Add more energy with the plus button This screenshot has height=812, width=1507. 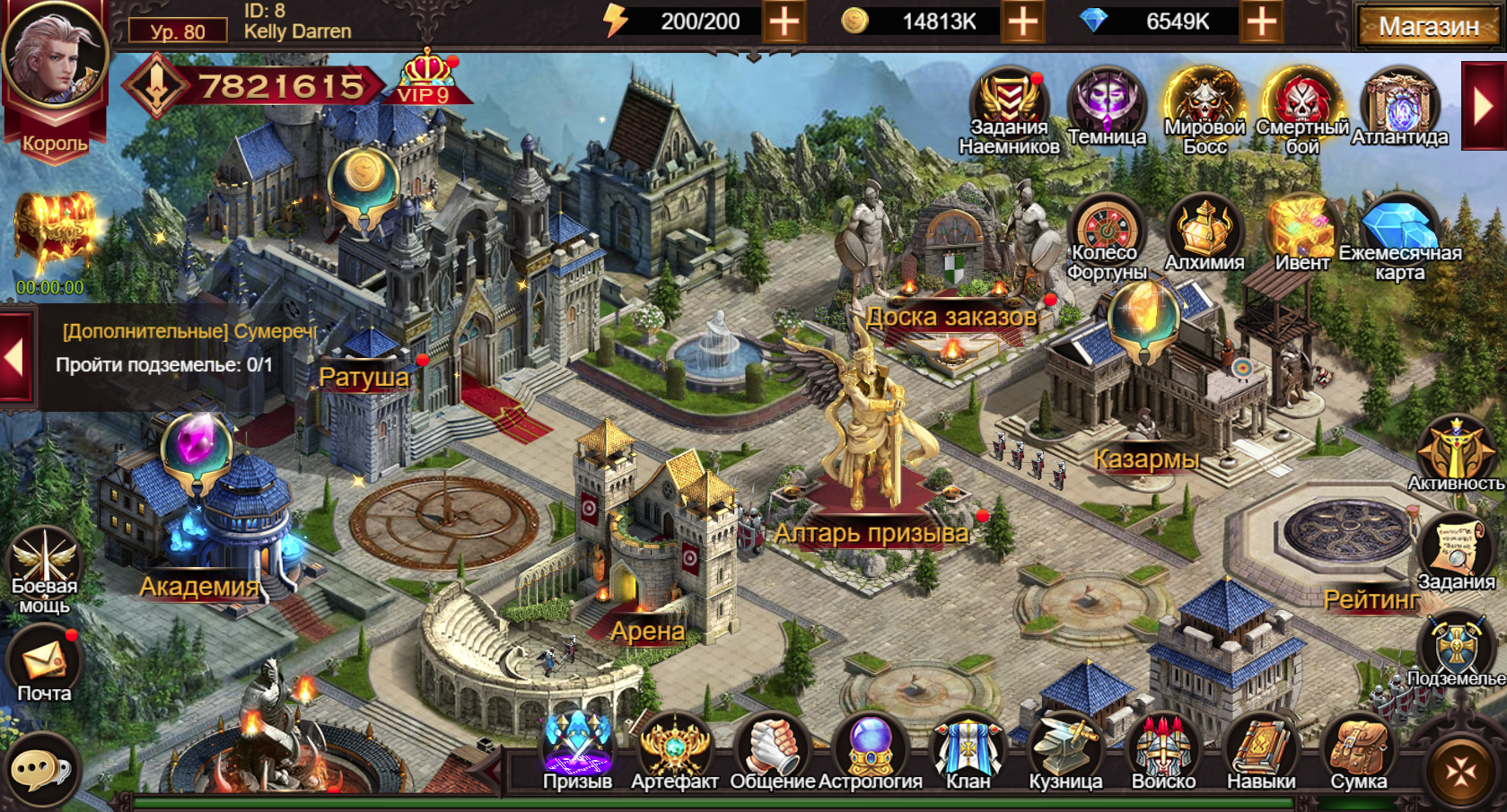click(x=784, y=22)
